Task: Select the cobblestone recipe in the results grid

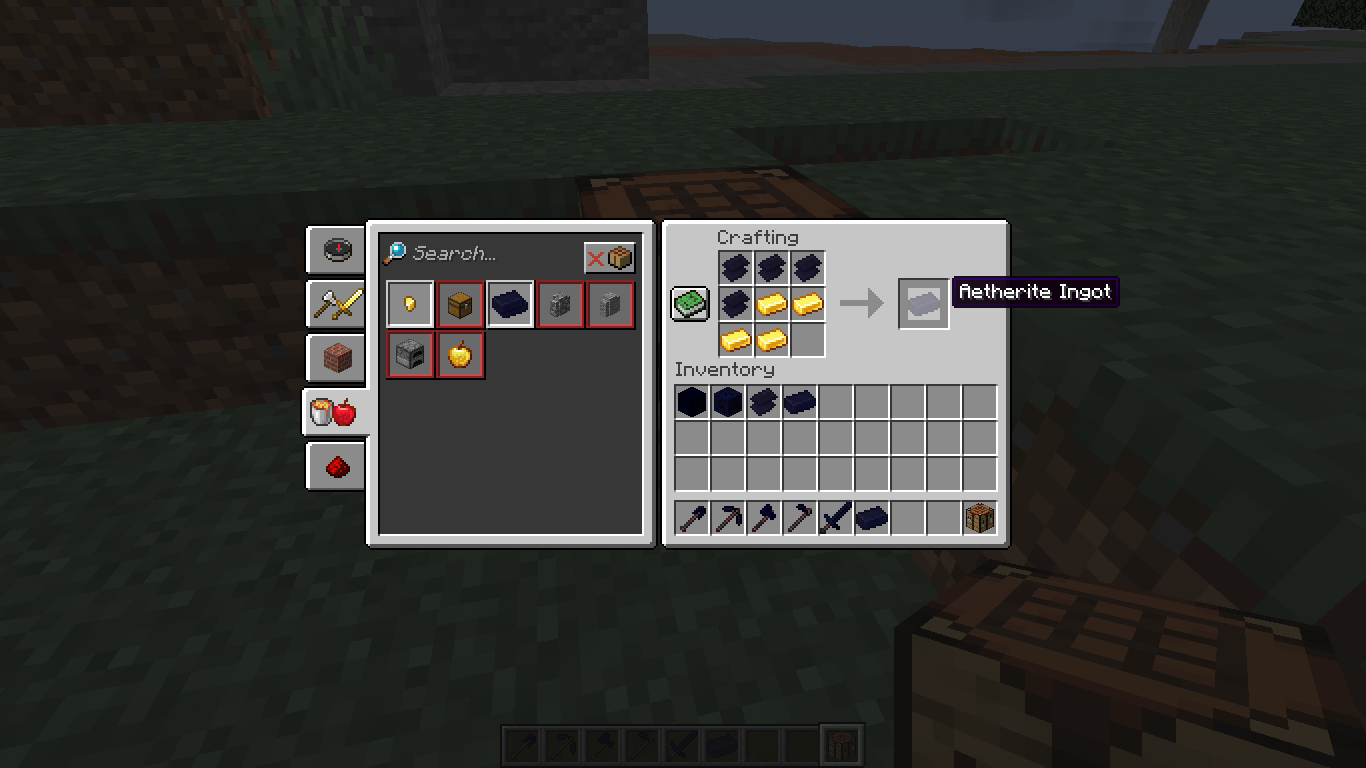Action: pyautogui.click(x=560, y=303)
